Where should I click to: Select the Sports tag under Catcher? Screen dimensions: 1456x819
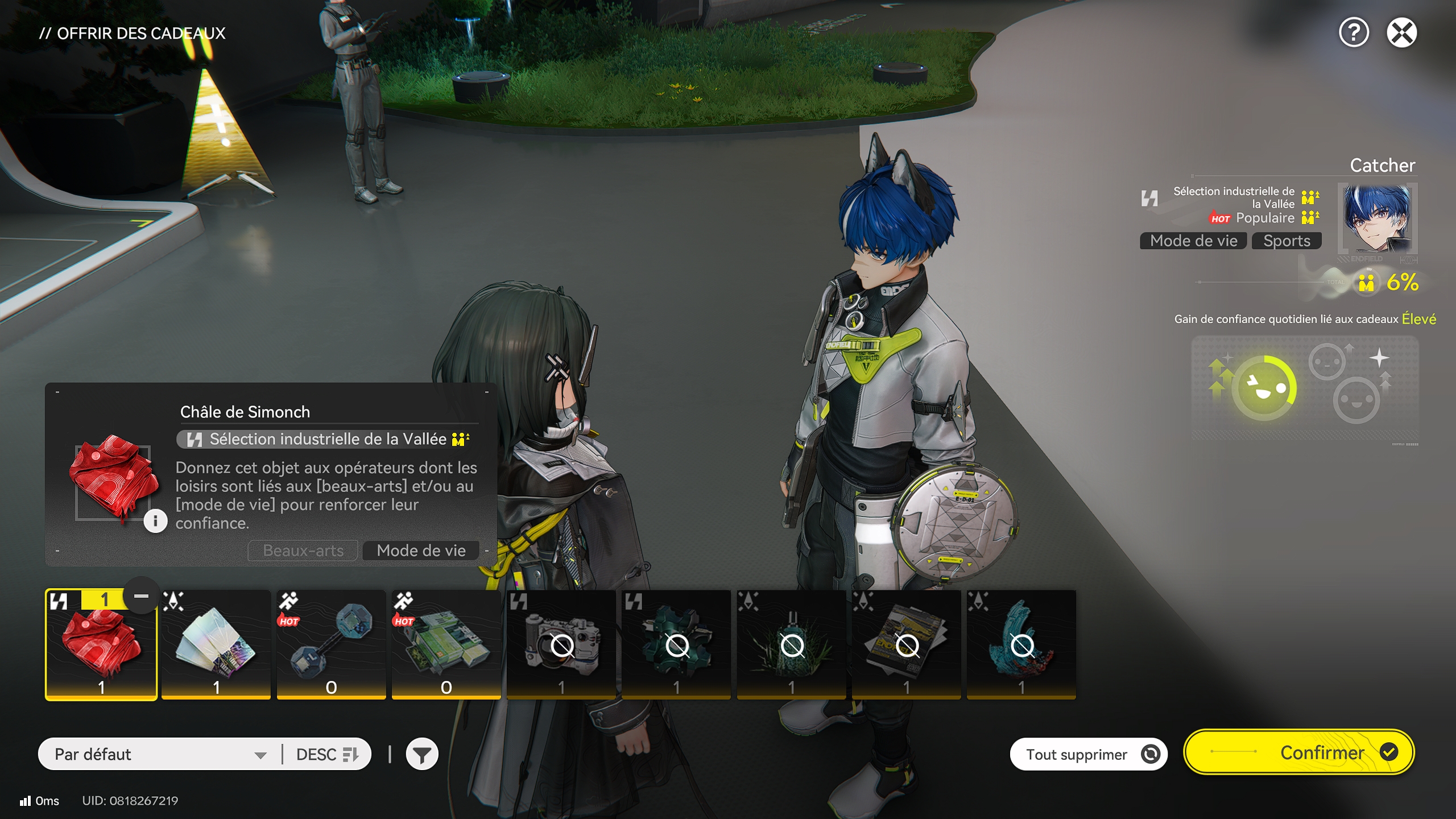coord(1287,241)
